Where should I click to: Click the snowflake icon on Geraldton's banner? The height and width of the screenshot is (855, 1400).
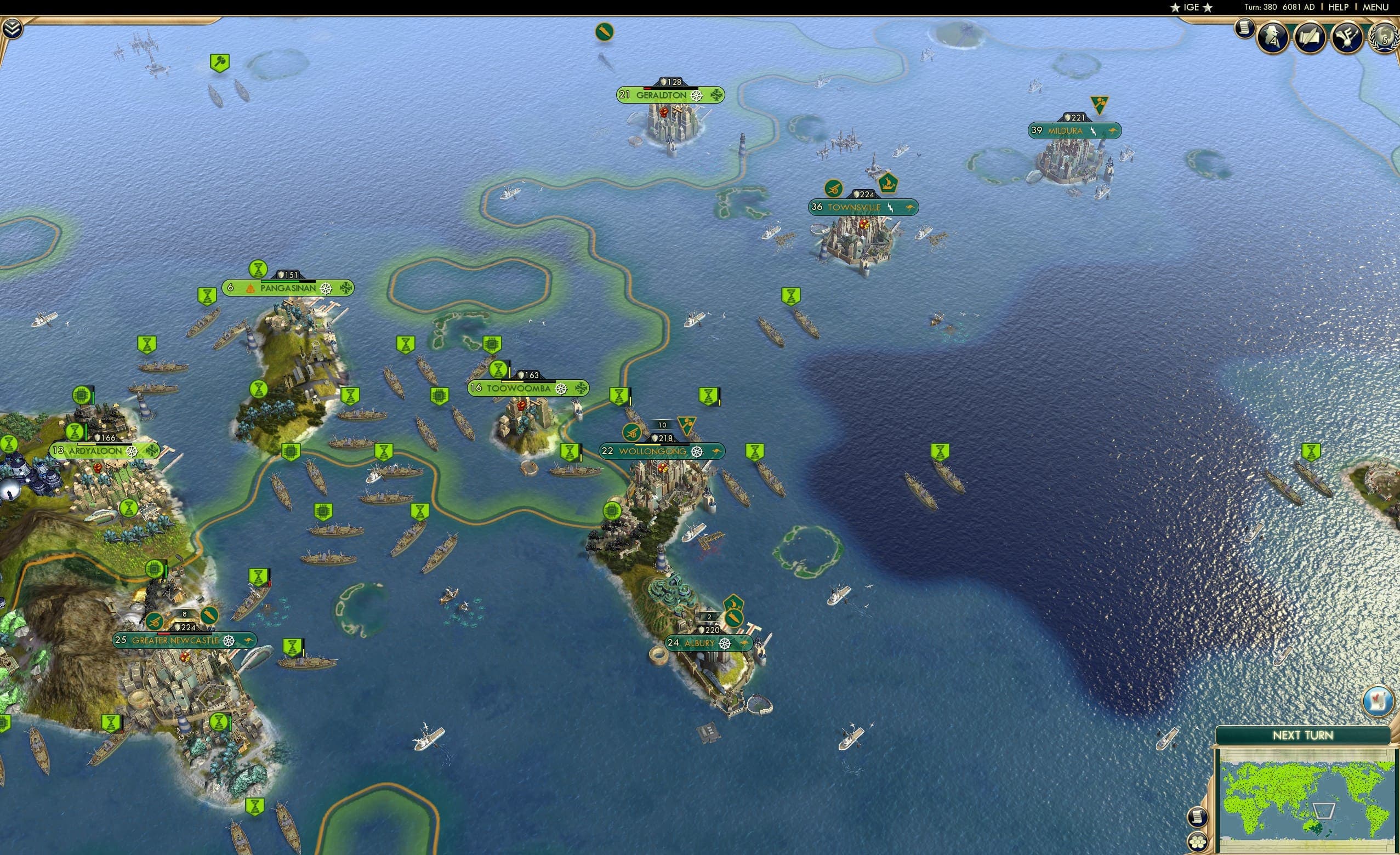click(717, 95)
